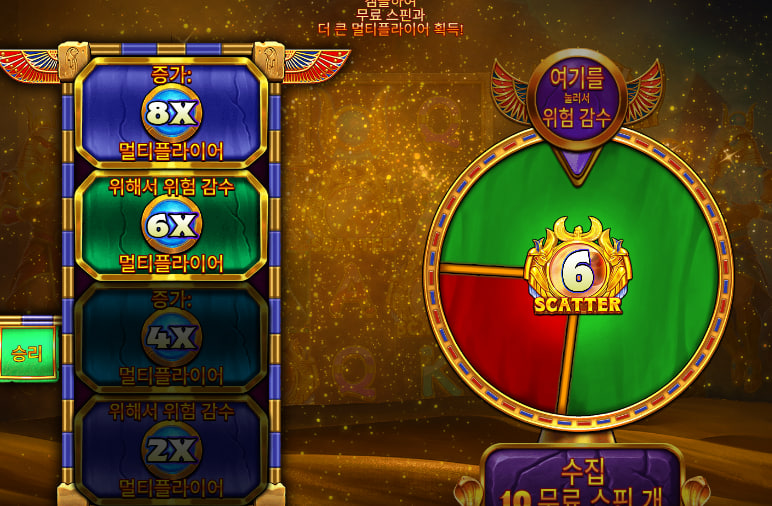Collect the 10 free spins with 수집
Viewport: 772px width, 506px height.
pyautogui.click(x=582, y=478)
